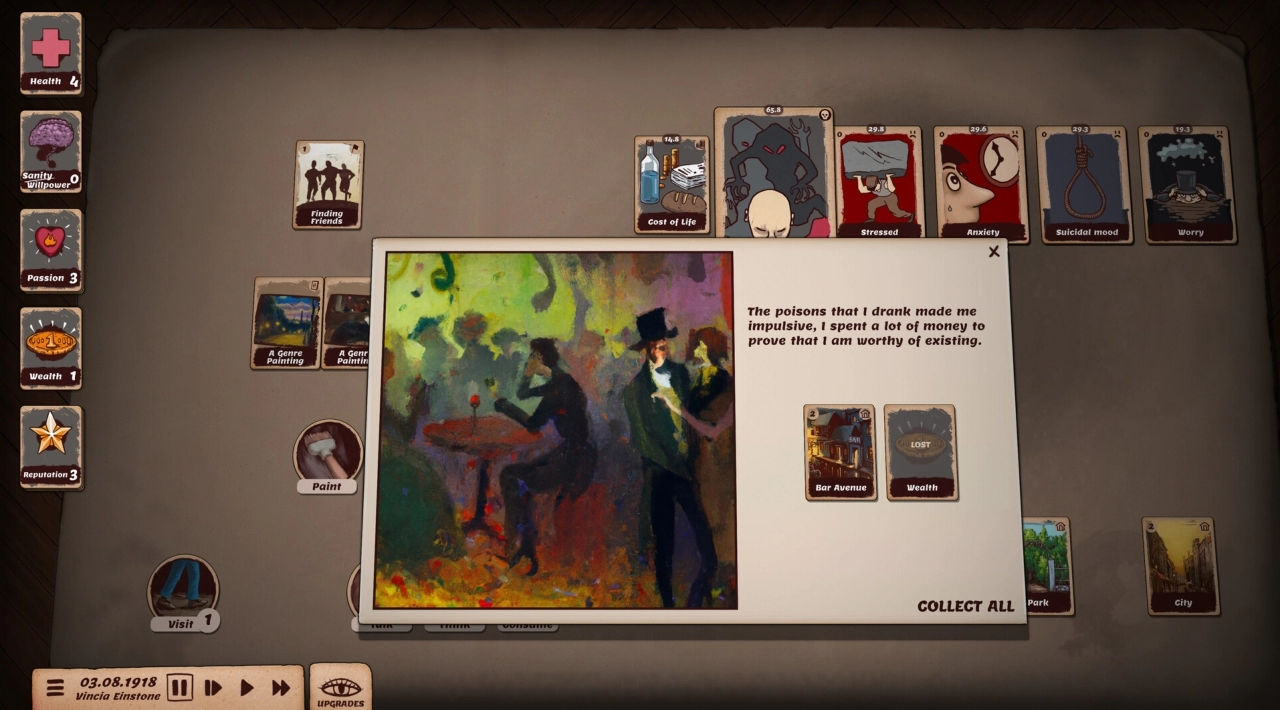Image resolution: width=1280 pixels, height=710 pixels.
Task: Pick the Bar Avenue card in the popup
Action: (x=840, y=451)
